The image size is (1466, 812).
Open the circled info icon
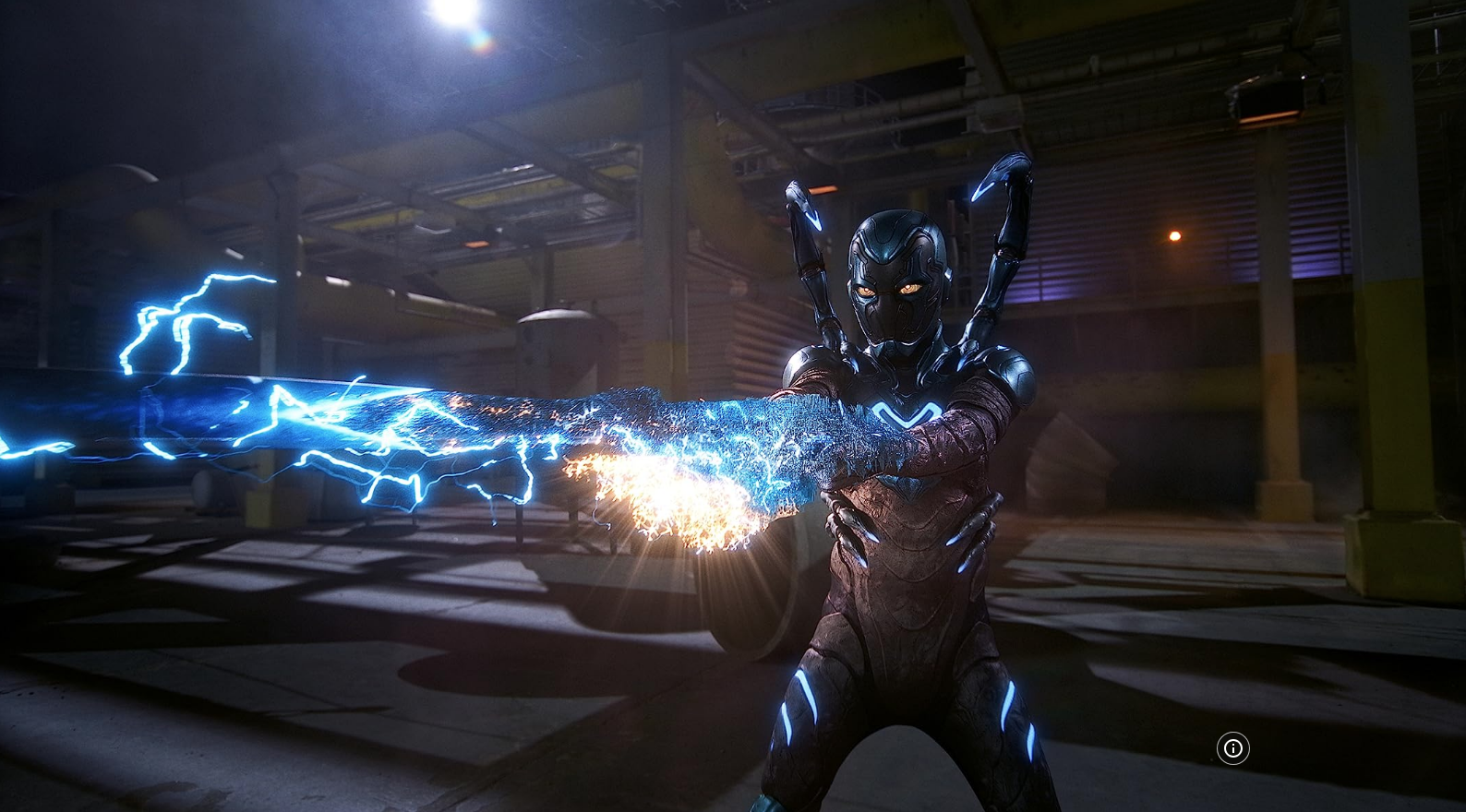pyautogui.click(x=1233, y=748)
